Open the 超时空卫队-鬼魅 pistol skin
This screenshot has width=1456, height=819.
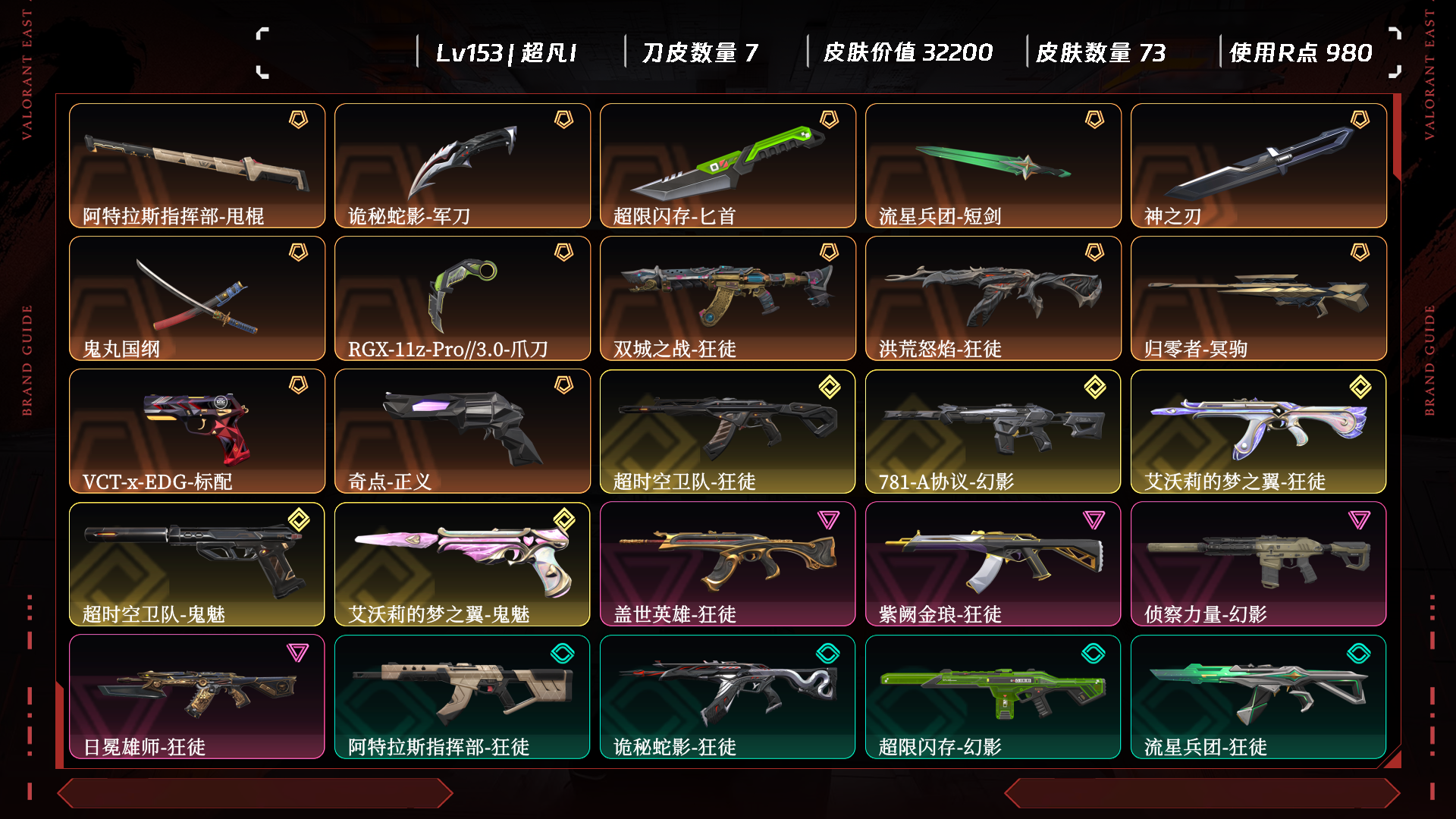tap(197, 563)
